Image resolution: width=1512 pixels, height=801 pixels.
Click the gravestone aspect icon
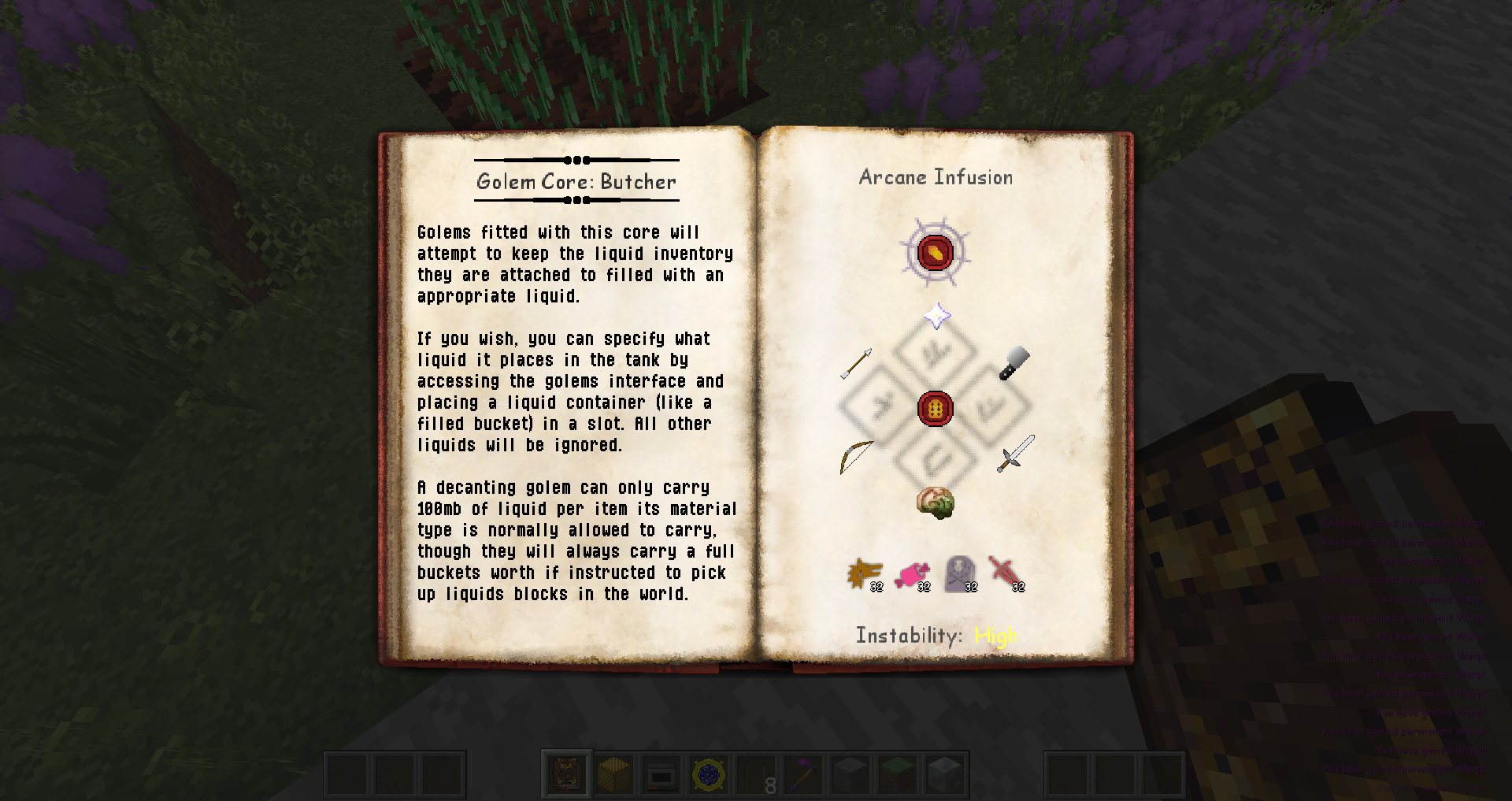tap(959, 574)
